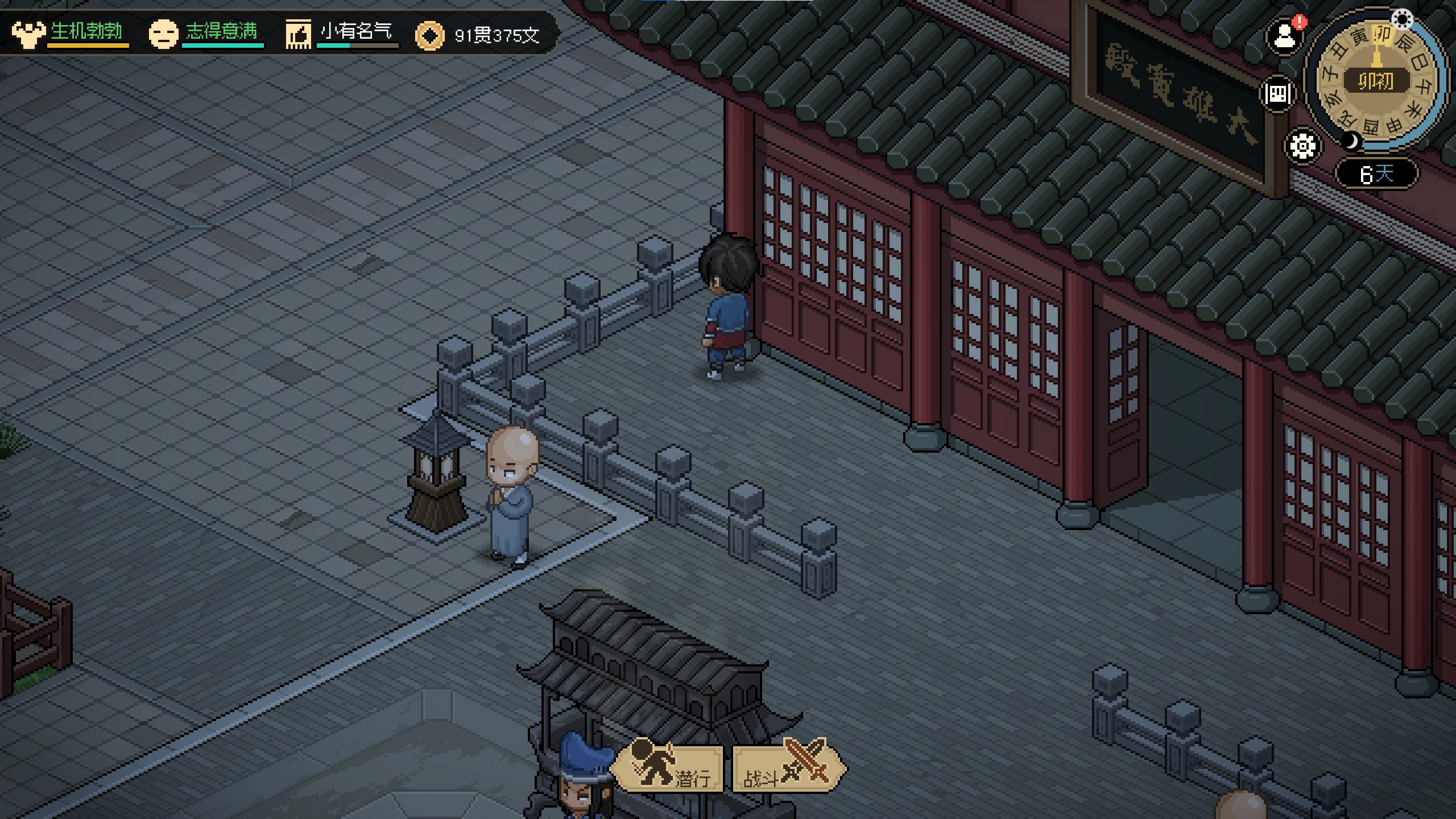Open the scroll journal icon

click(1277, 94)
